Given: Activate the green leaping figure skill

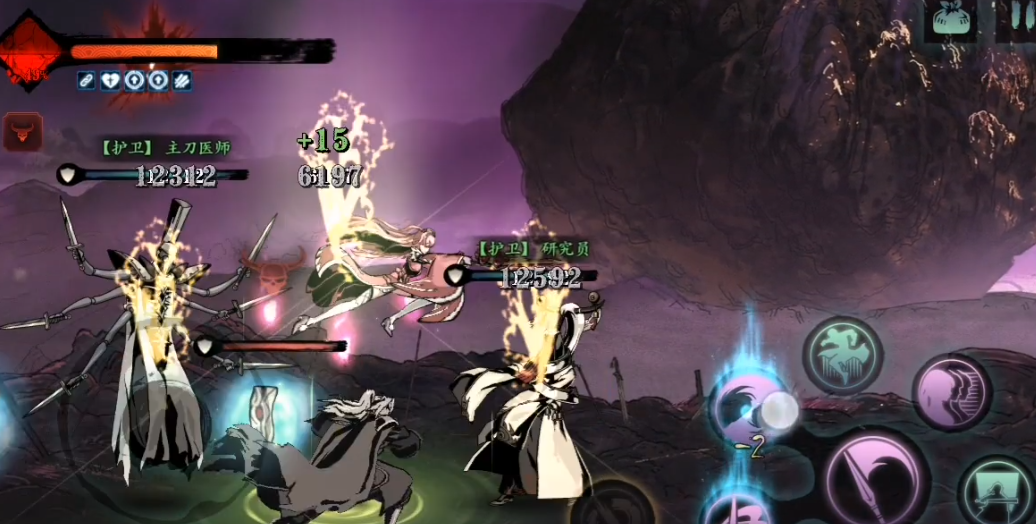Looking at the screenshot, I should (x=842, y=357).
